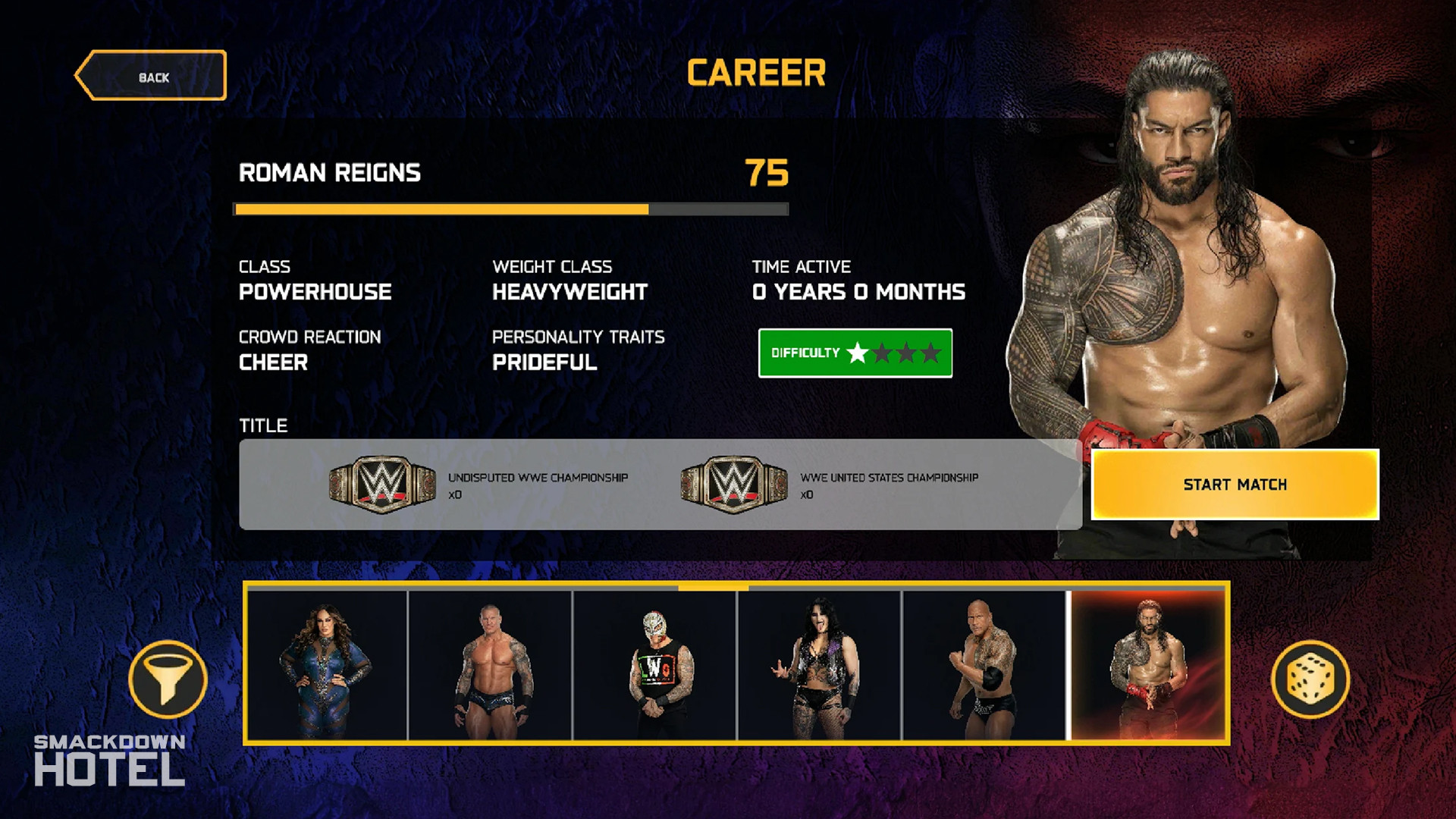Click the WWE United States Championship belt
The height and width of the screenshot is (819, 1456).
click(x=734, y=485)
